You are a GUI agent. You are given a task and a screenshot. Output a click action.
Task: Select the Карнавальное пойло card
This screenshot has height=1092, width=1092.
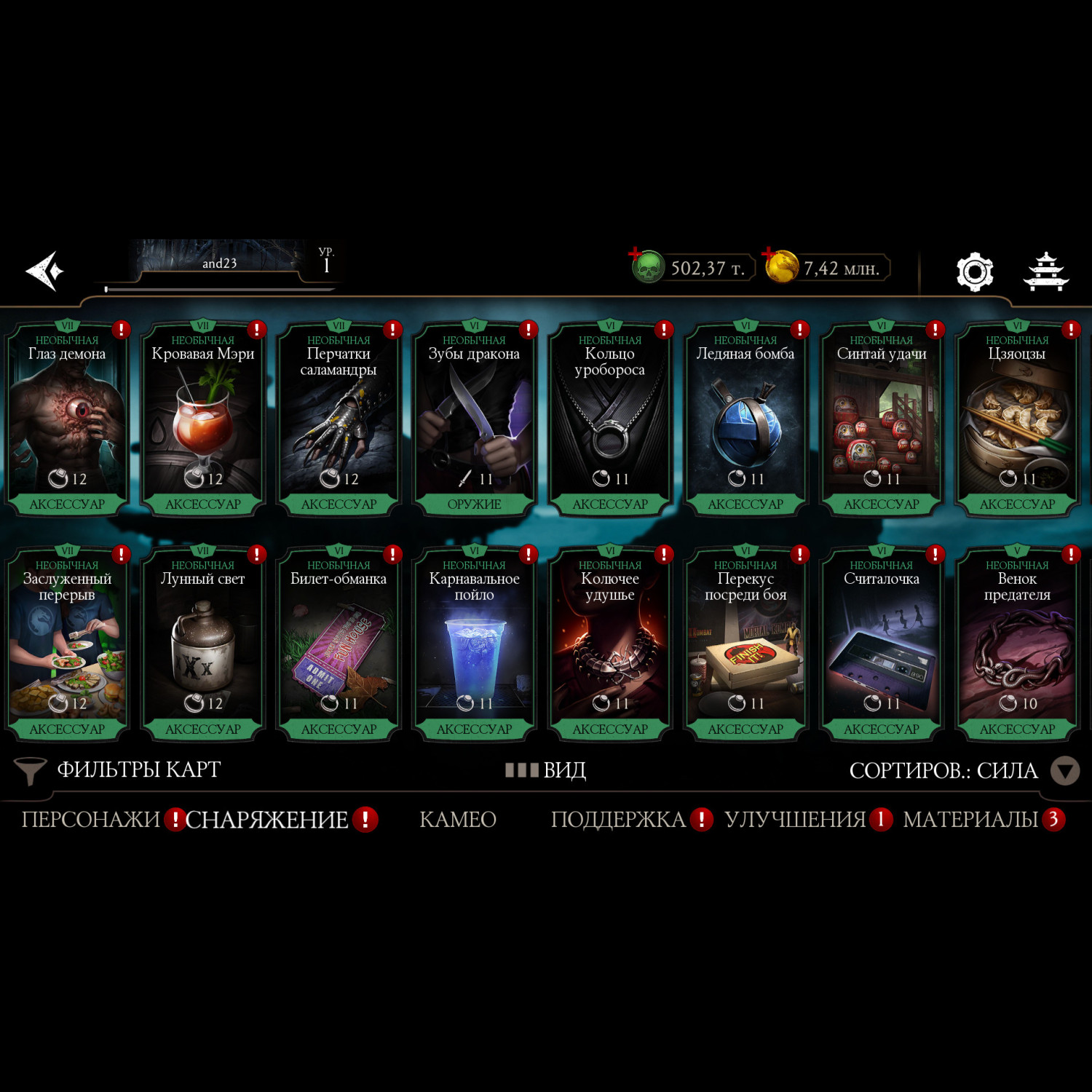[474, 645]
